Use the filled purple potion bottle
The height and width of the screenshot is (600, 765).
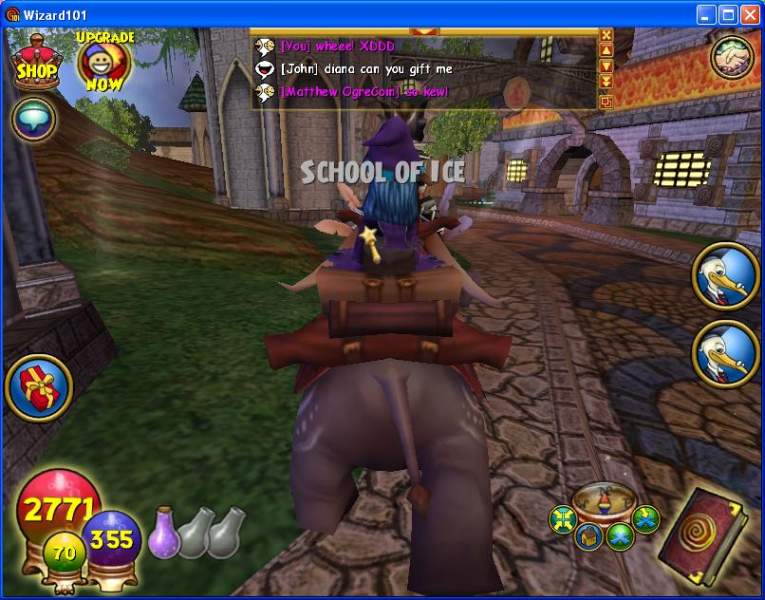[x=163, y=532]
